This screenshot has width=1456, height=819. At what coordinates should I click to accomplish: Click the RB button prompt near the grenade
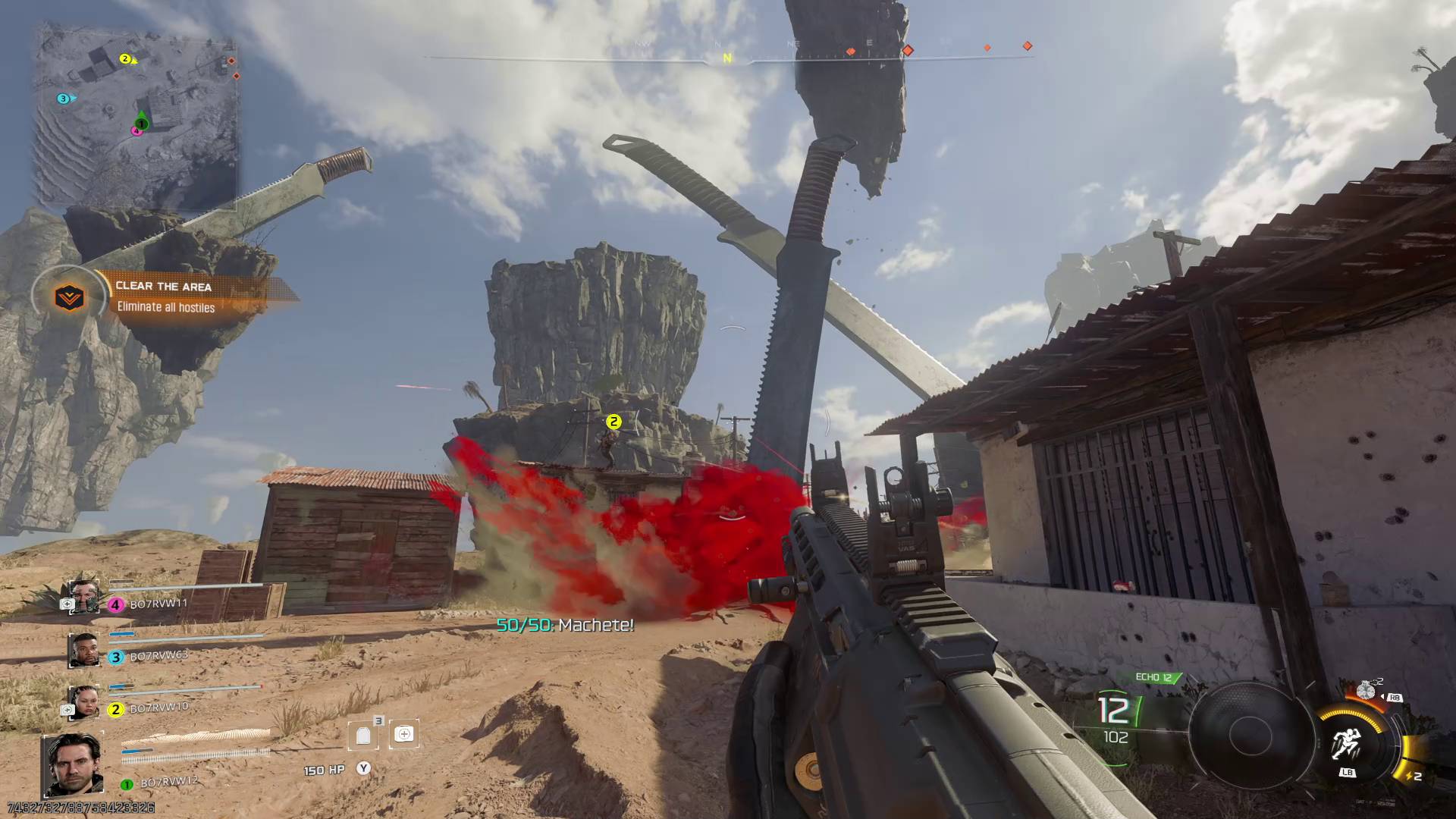[1395, 697]
